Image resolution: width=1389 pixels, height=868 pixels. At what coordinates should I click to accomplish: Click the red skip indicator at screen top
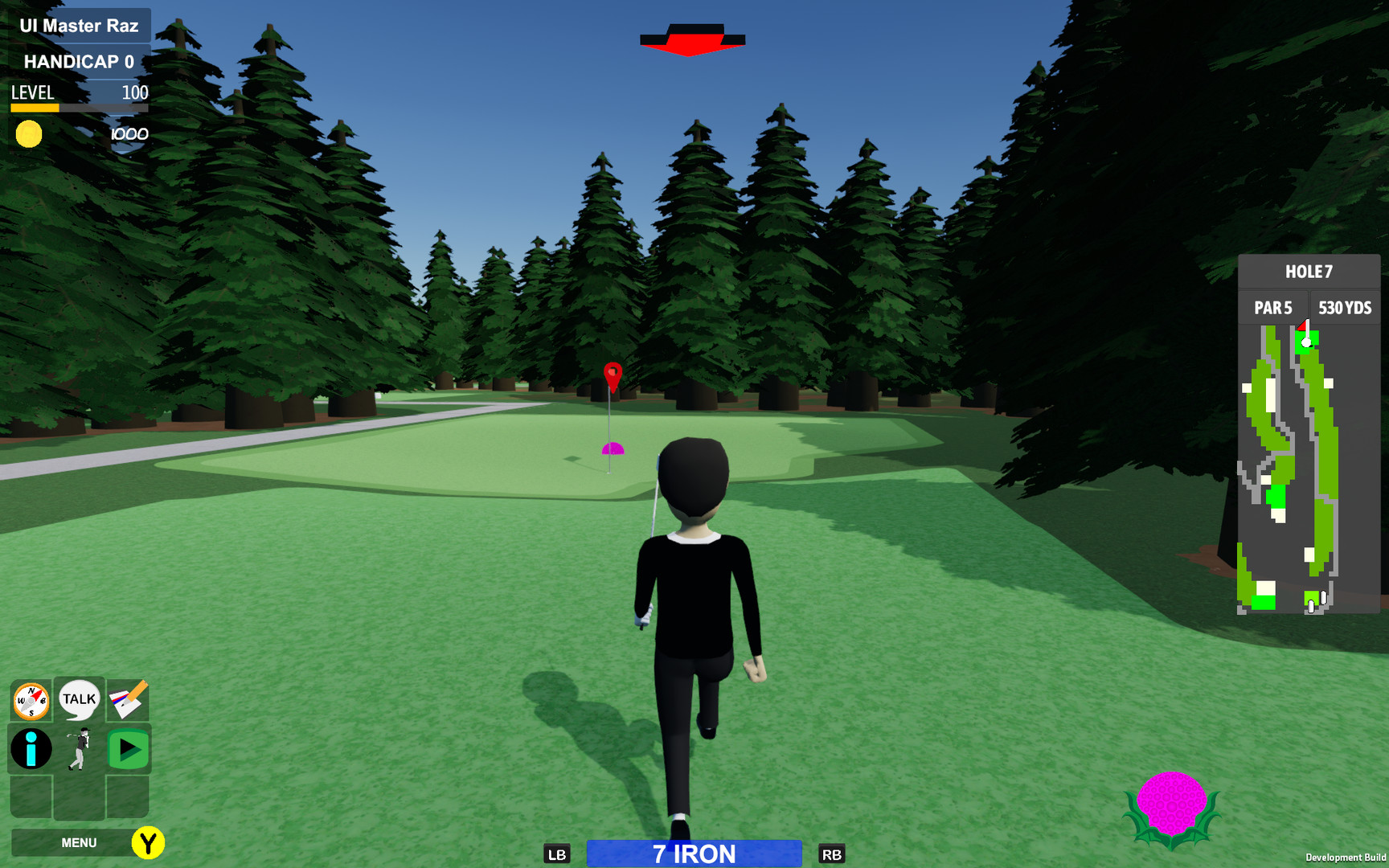click(692, 39)
